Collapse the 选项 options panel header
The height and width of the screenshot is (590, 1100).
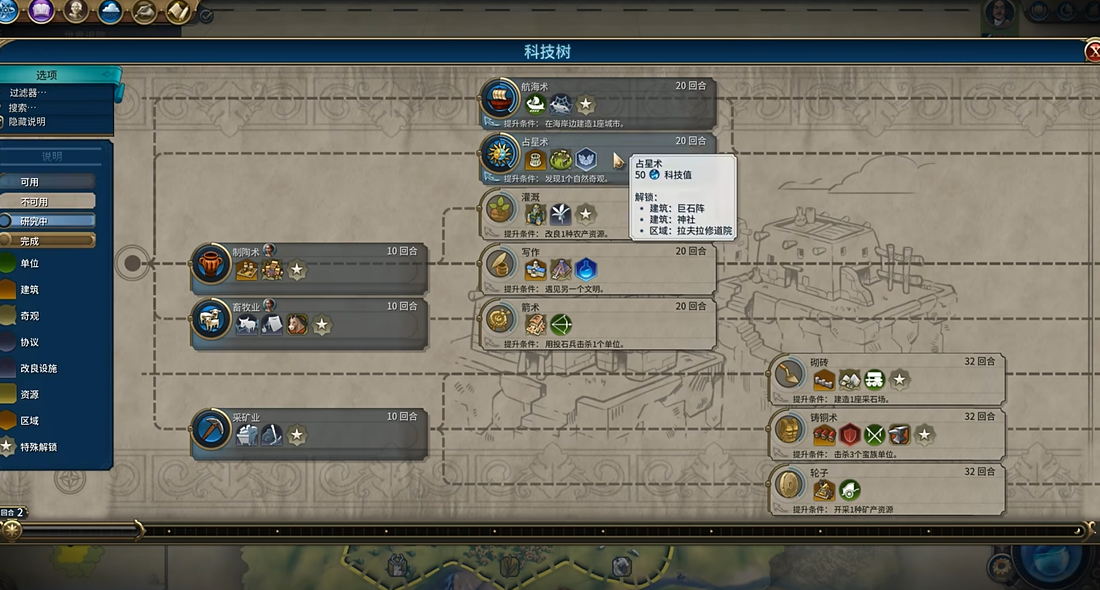47,75
